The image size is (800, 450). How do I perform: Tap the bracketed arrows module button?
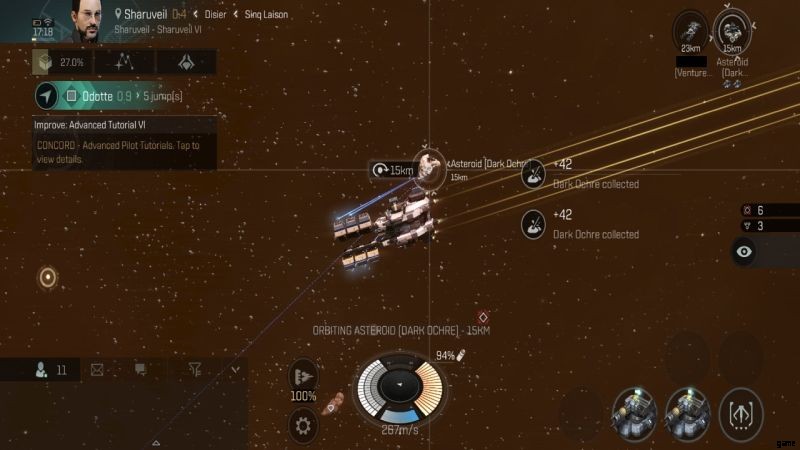[741, 413]
